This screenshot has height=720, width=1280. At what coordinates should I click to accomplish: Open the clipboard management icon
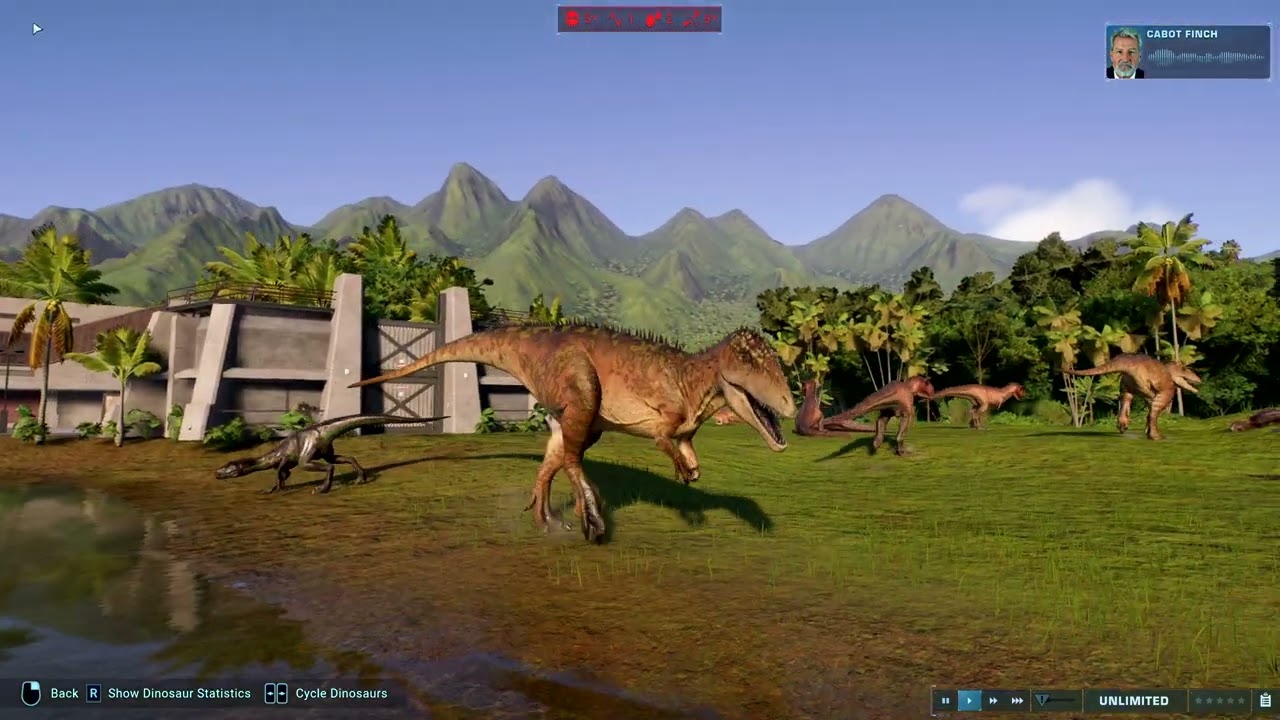click(1265, 701)
